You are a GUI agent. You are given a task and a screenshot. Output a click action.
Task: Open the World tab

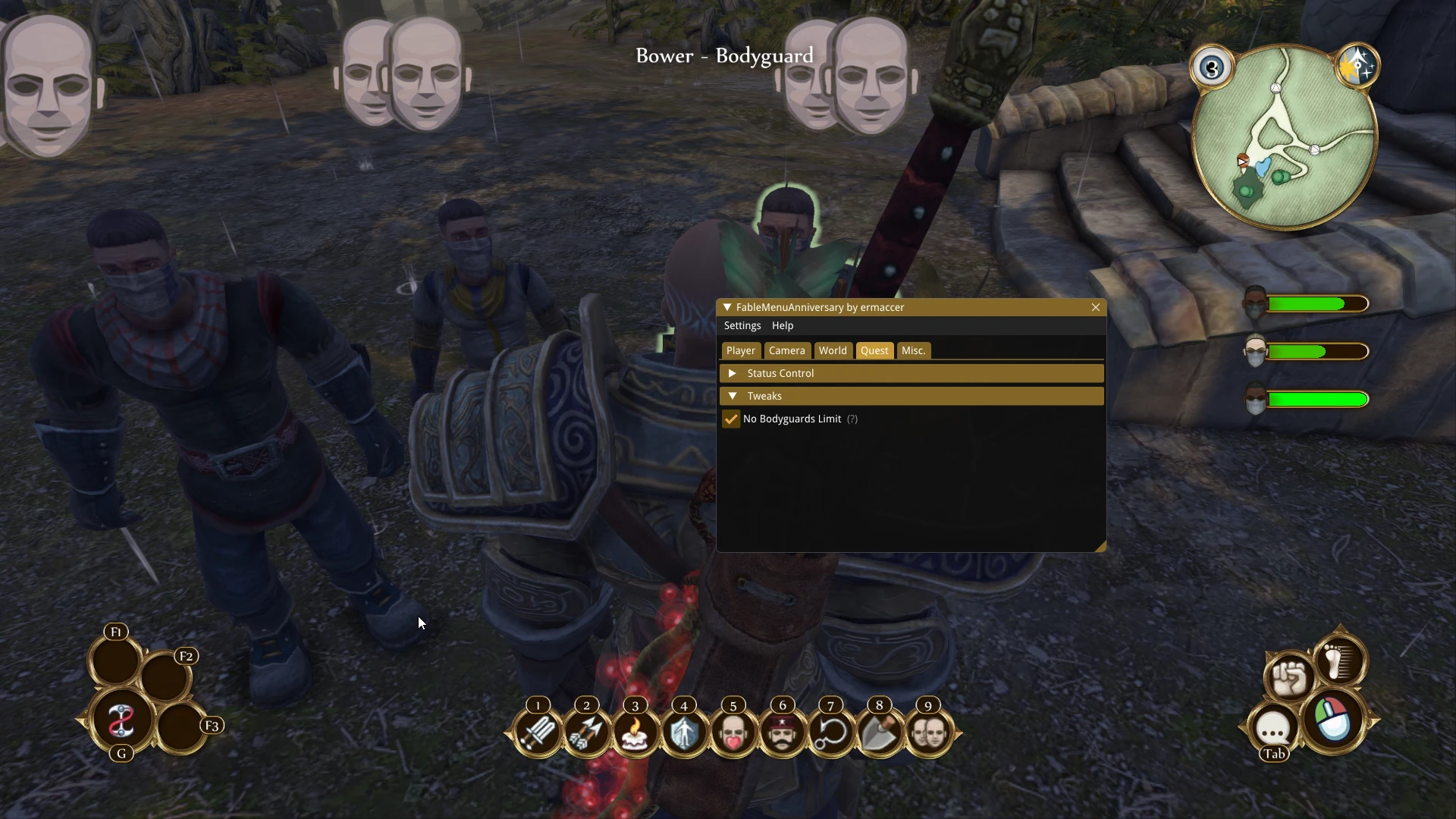[832, 350]
